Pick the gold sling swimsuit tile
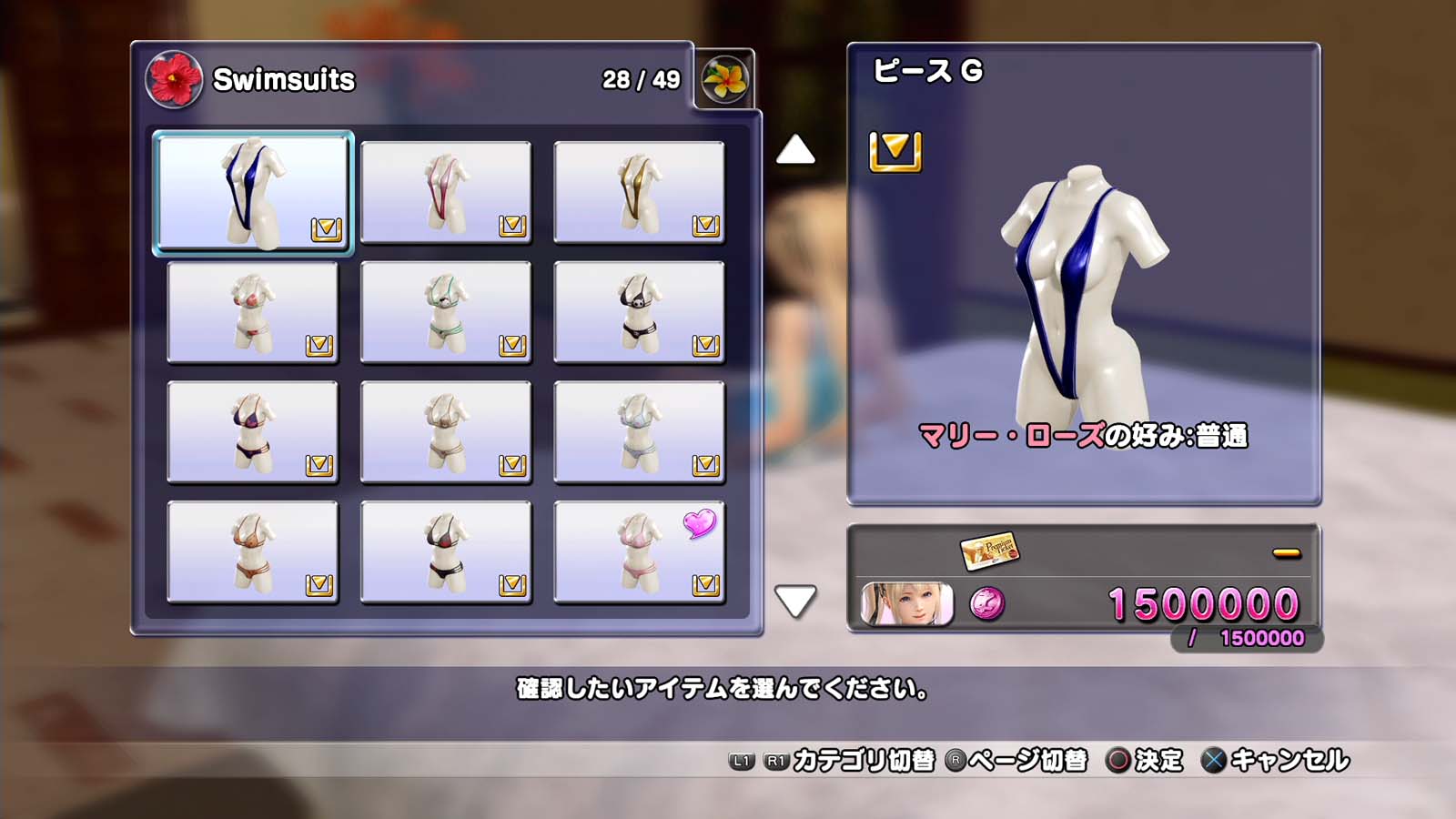This screenshot has height=819, width=1456. tap(639, 192)
